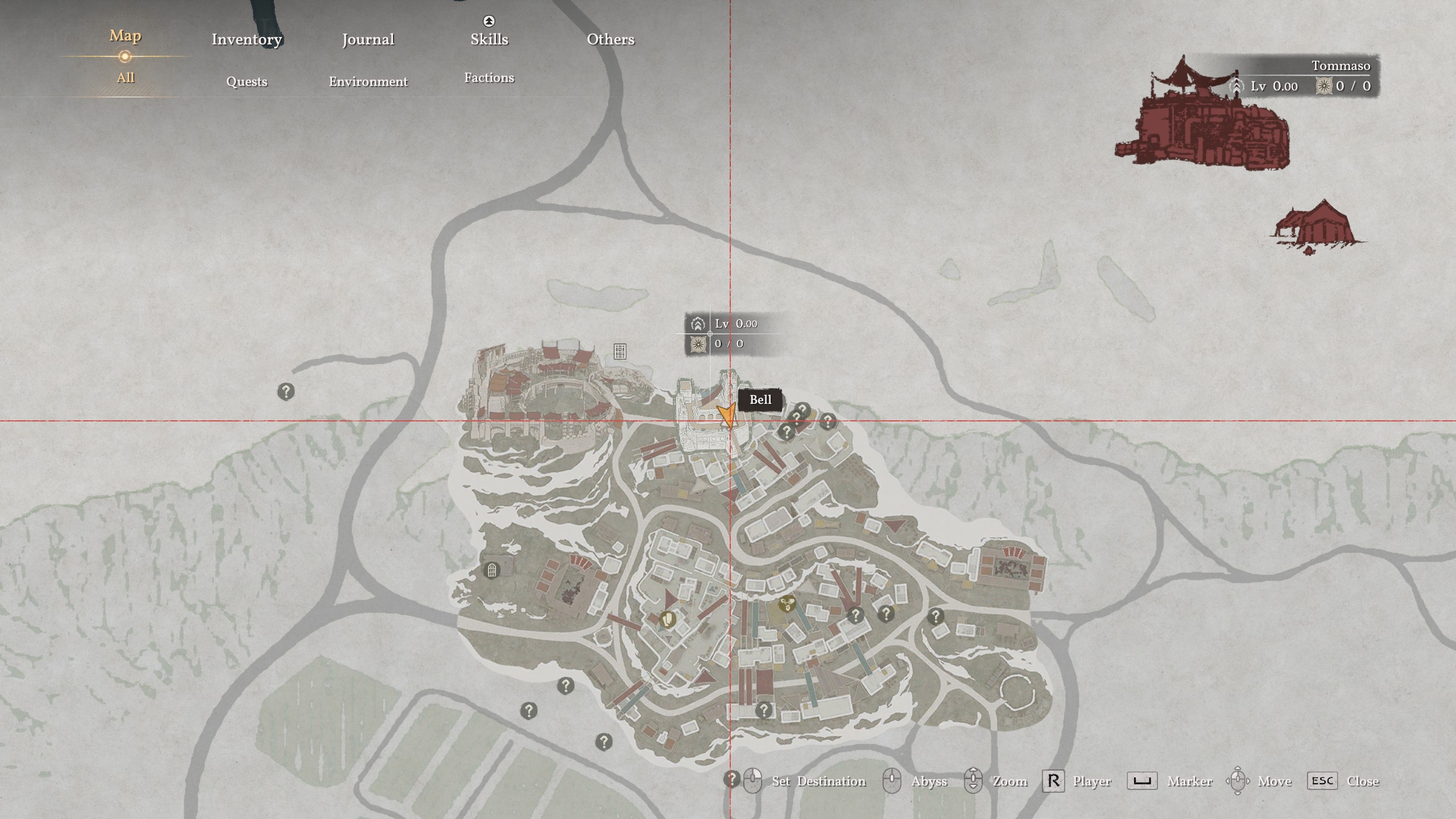Show All map markers filter
This screenshot has height=819, width=1456.
tap(125, 78)
